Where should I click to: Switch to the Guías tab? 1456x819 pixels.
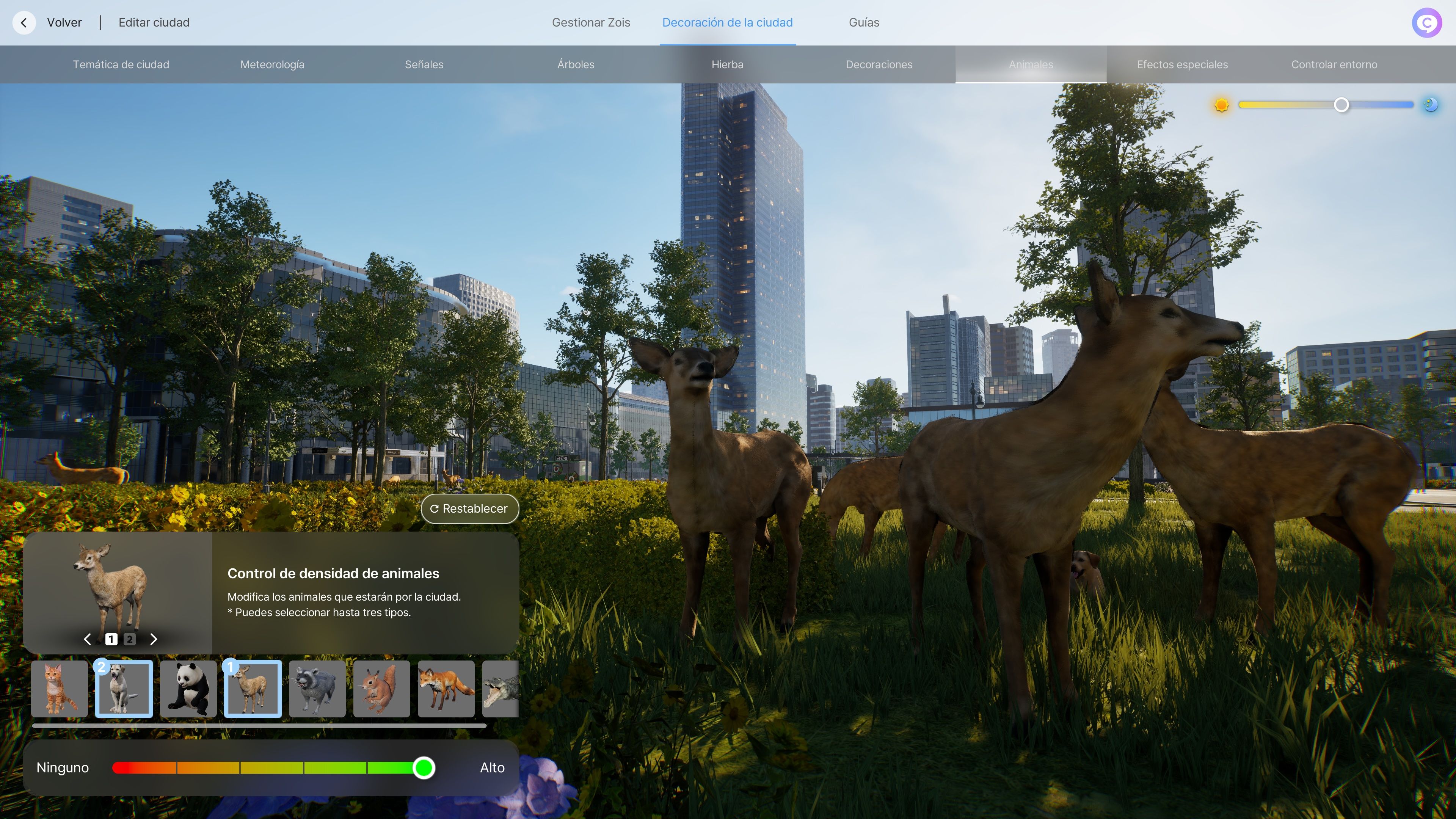[x=863, y=23]
